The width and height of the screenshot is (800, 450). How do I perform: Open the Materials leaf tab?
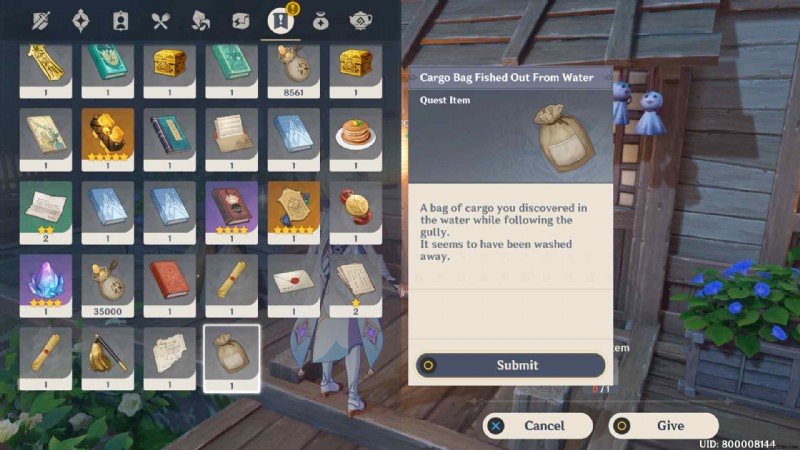200,20
